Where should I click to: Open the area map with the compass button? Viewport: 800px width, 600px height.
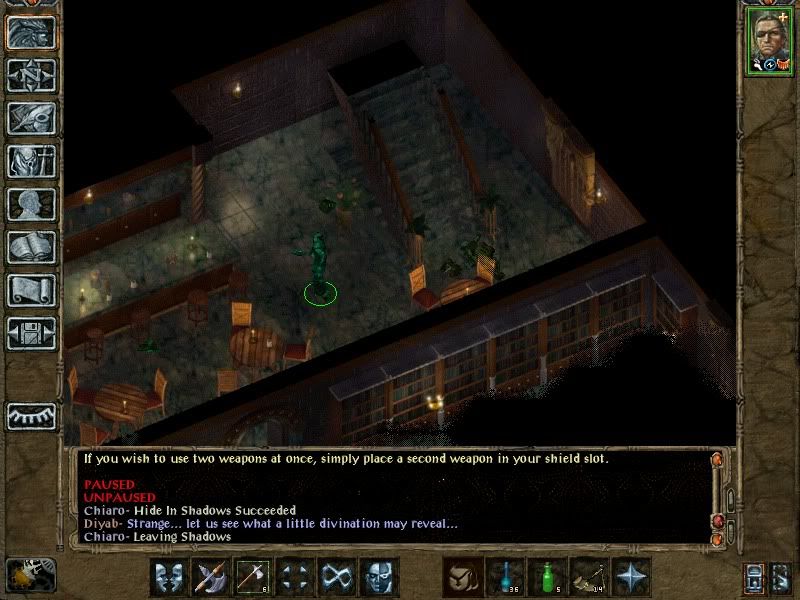(x=31, y=76)
